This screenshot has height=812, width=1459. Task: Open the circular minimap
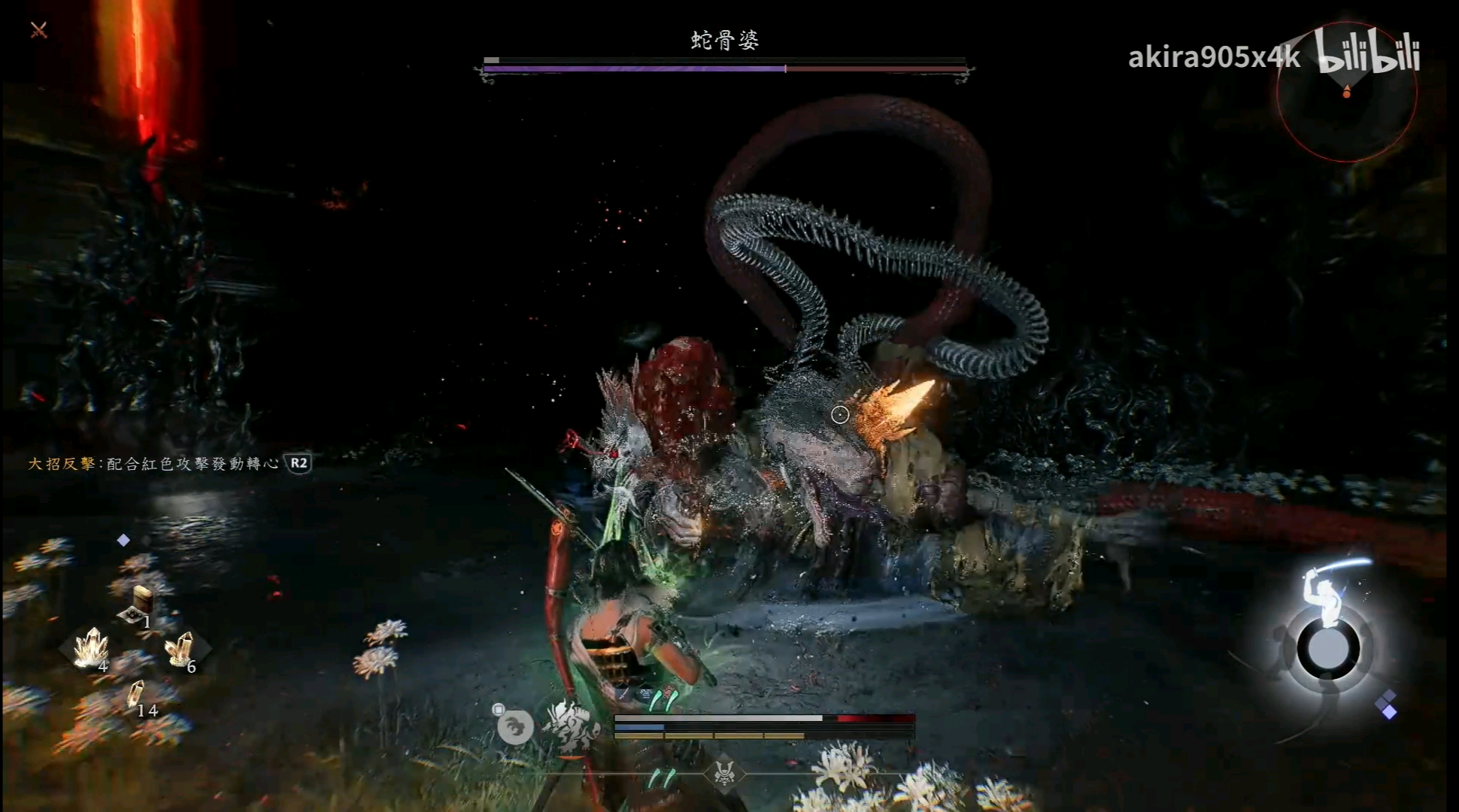click(1346, 94)
